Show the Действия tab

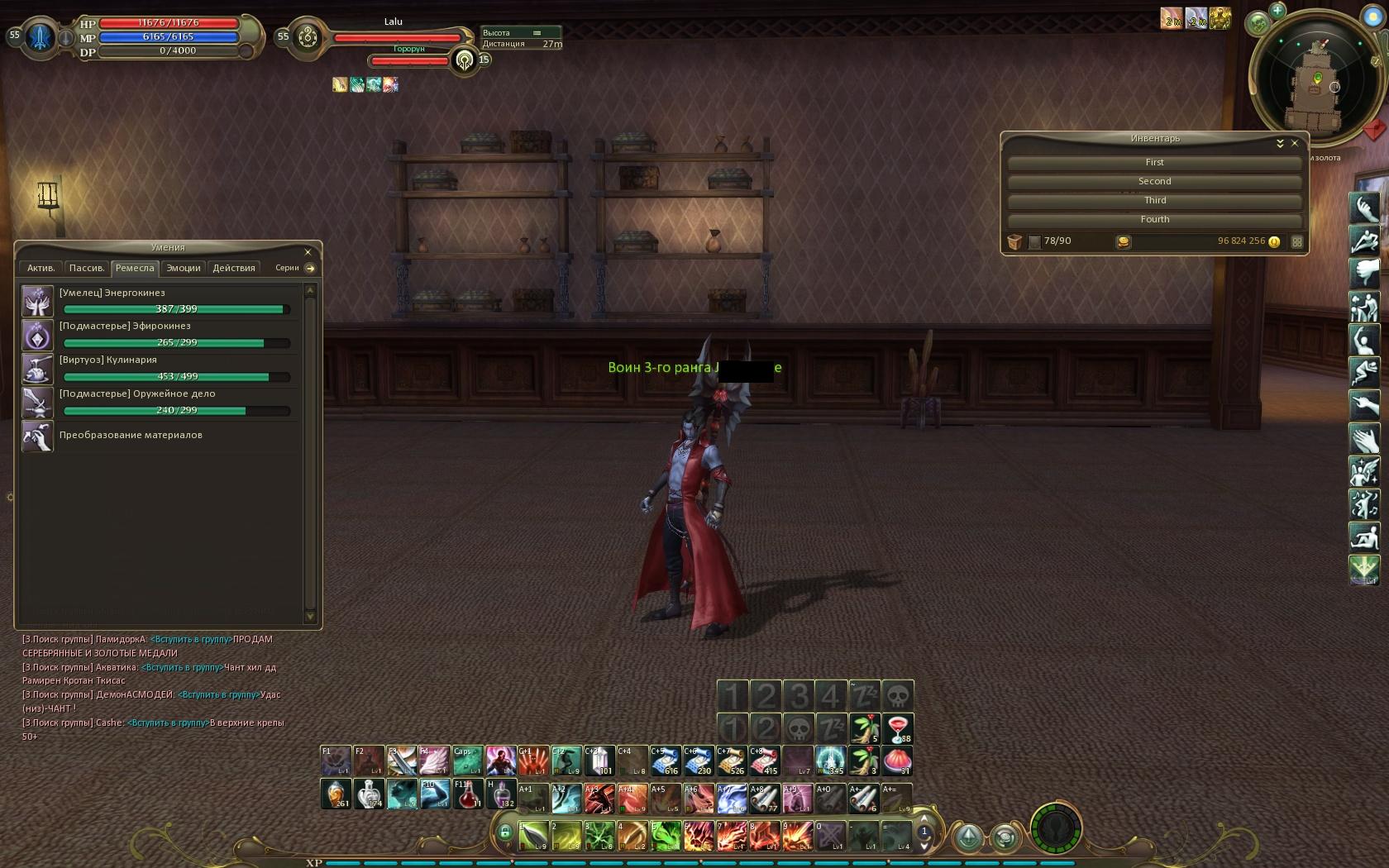tap(234, 268)
